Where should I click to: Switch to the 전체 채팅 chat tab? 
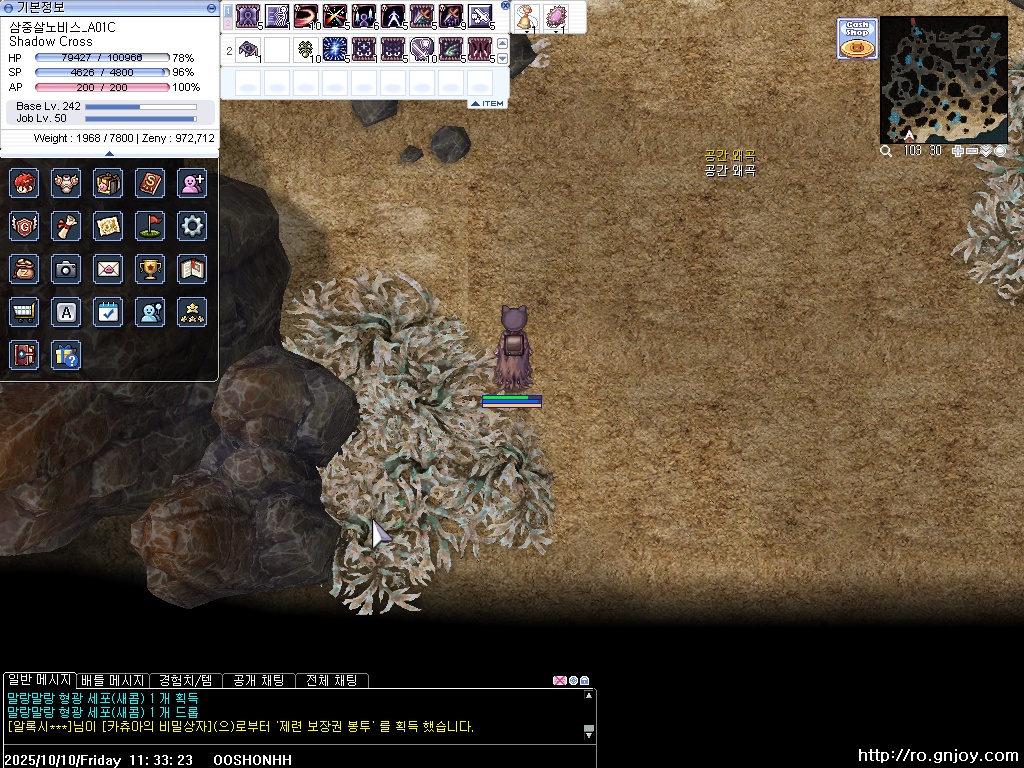tap(332, 680)
